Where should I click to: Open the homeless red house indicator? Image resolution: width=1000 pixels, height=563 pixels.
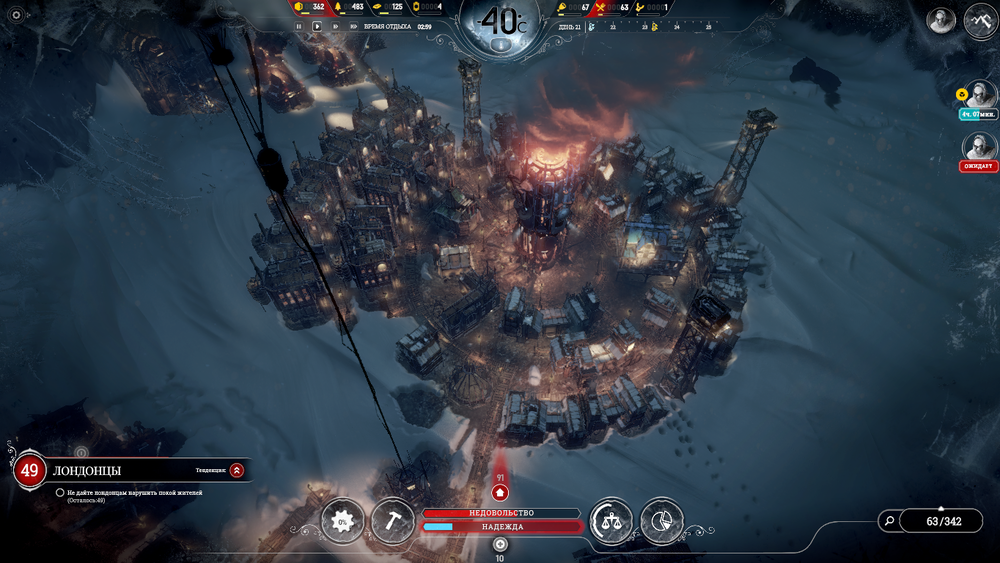[501, 492]
